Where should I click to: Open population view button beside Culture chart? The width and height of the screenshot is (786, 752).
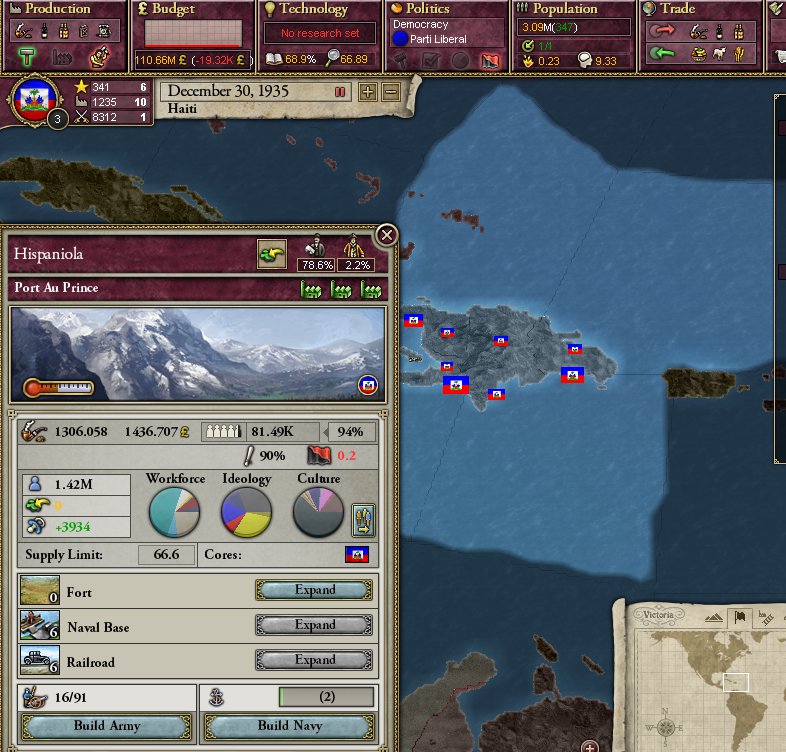[x=363, y=518]
